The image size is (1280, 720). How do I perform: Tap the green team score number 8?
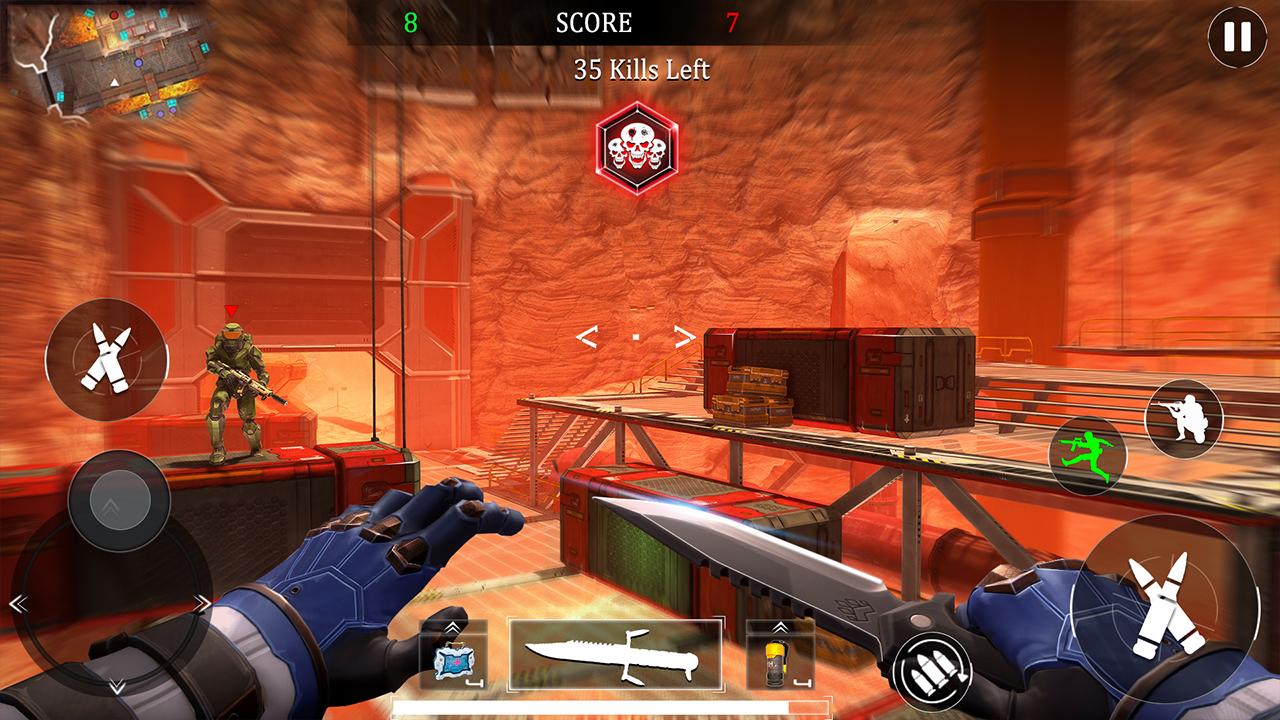411,22
